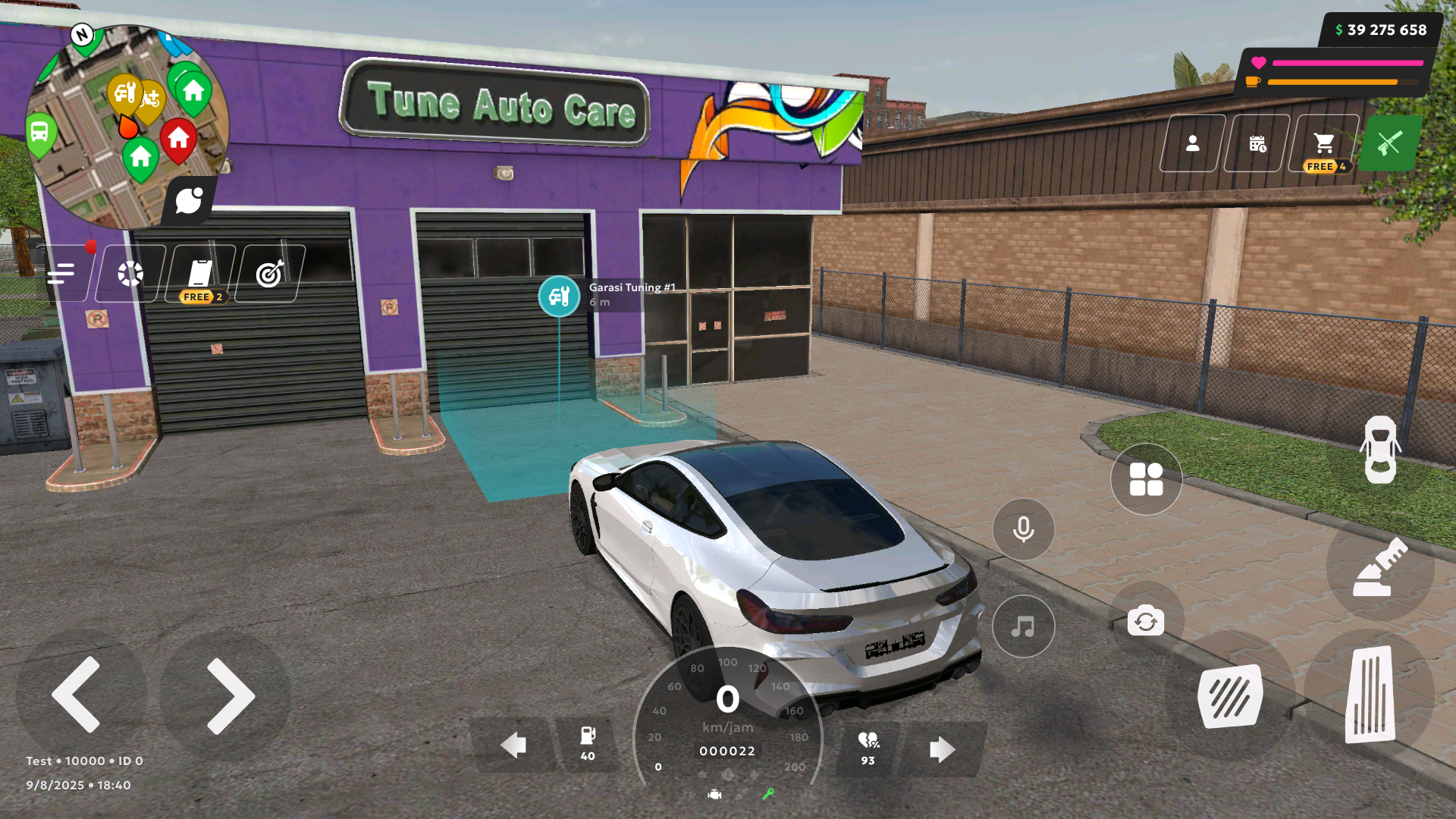Screen dimensions: 1456x819
Task: Open the calendar events button
Action: [x=1257, y=143]
